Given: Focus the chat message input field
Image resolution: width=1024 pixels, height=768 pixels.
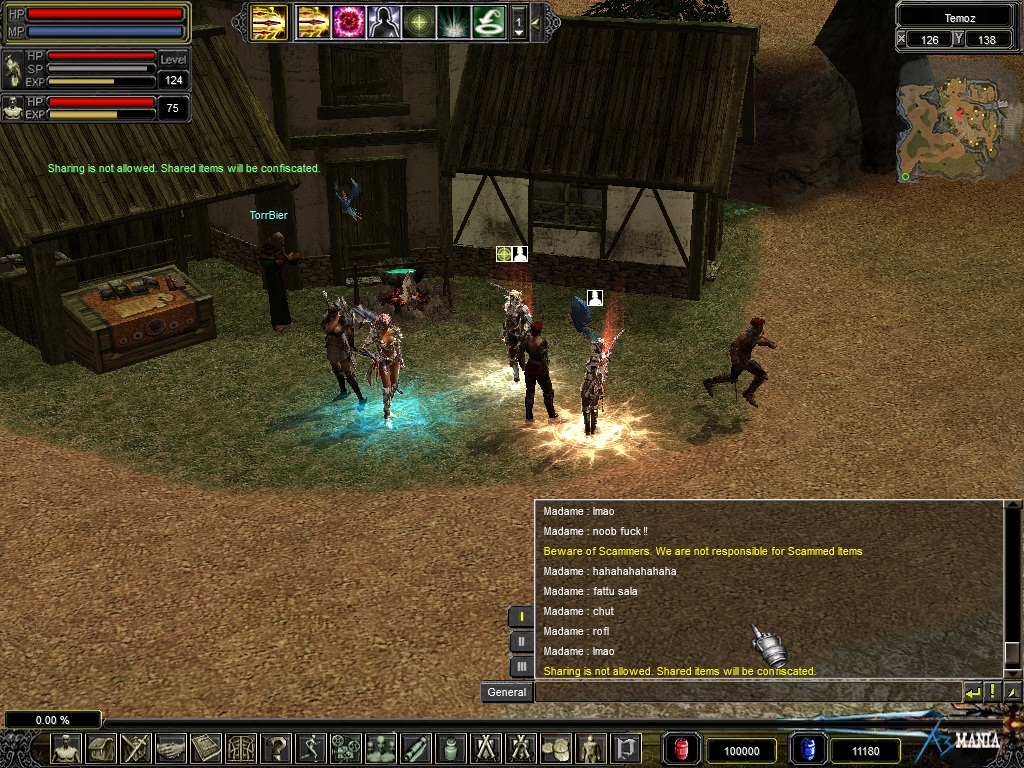Looking at the screenshot, I should pos(745,692).
